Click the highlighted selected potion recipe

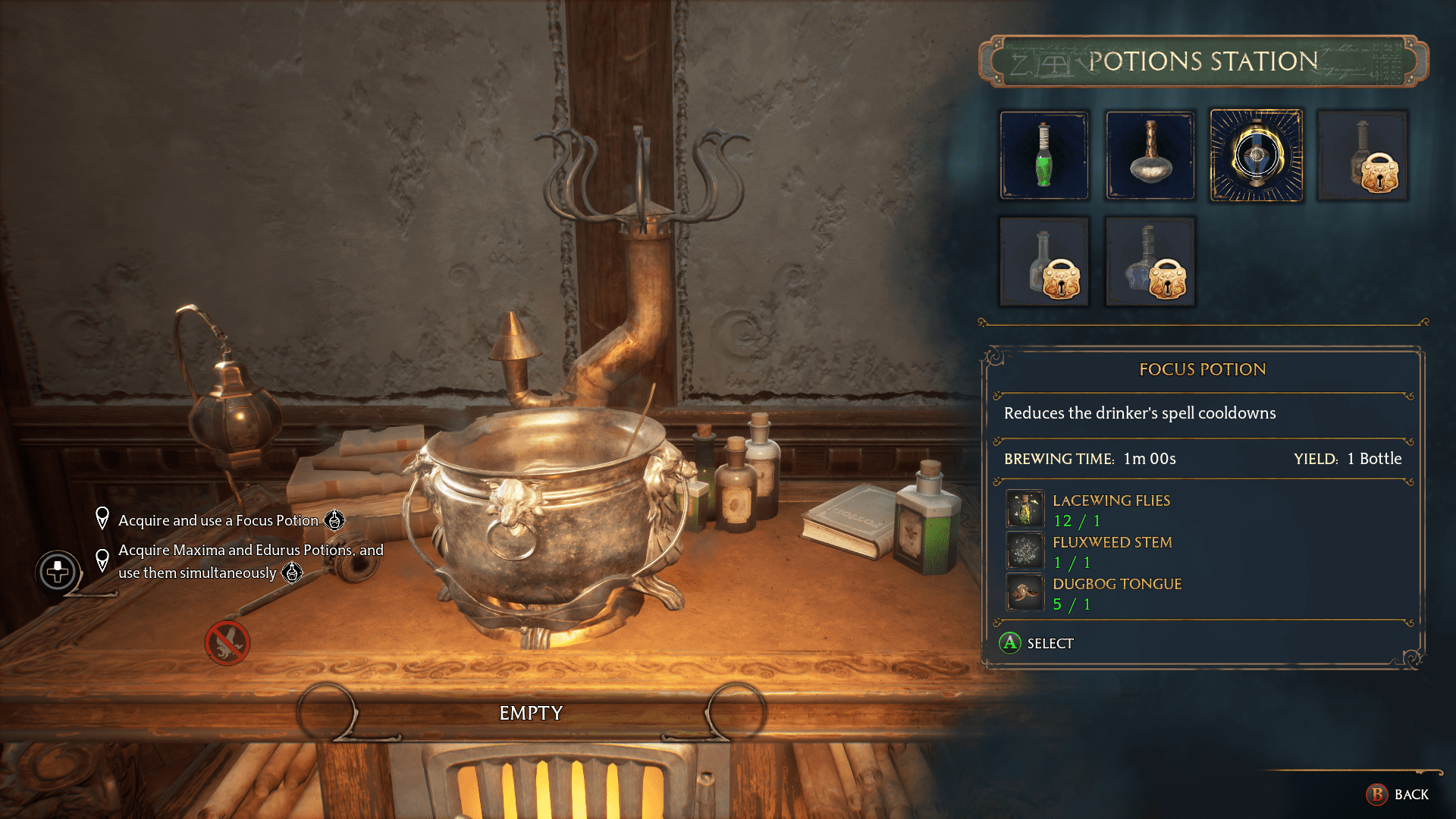tap(1257, 155)
